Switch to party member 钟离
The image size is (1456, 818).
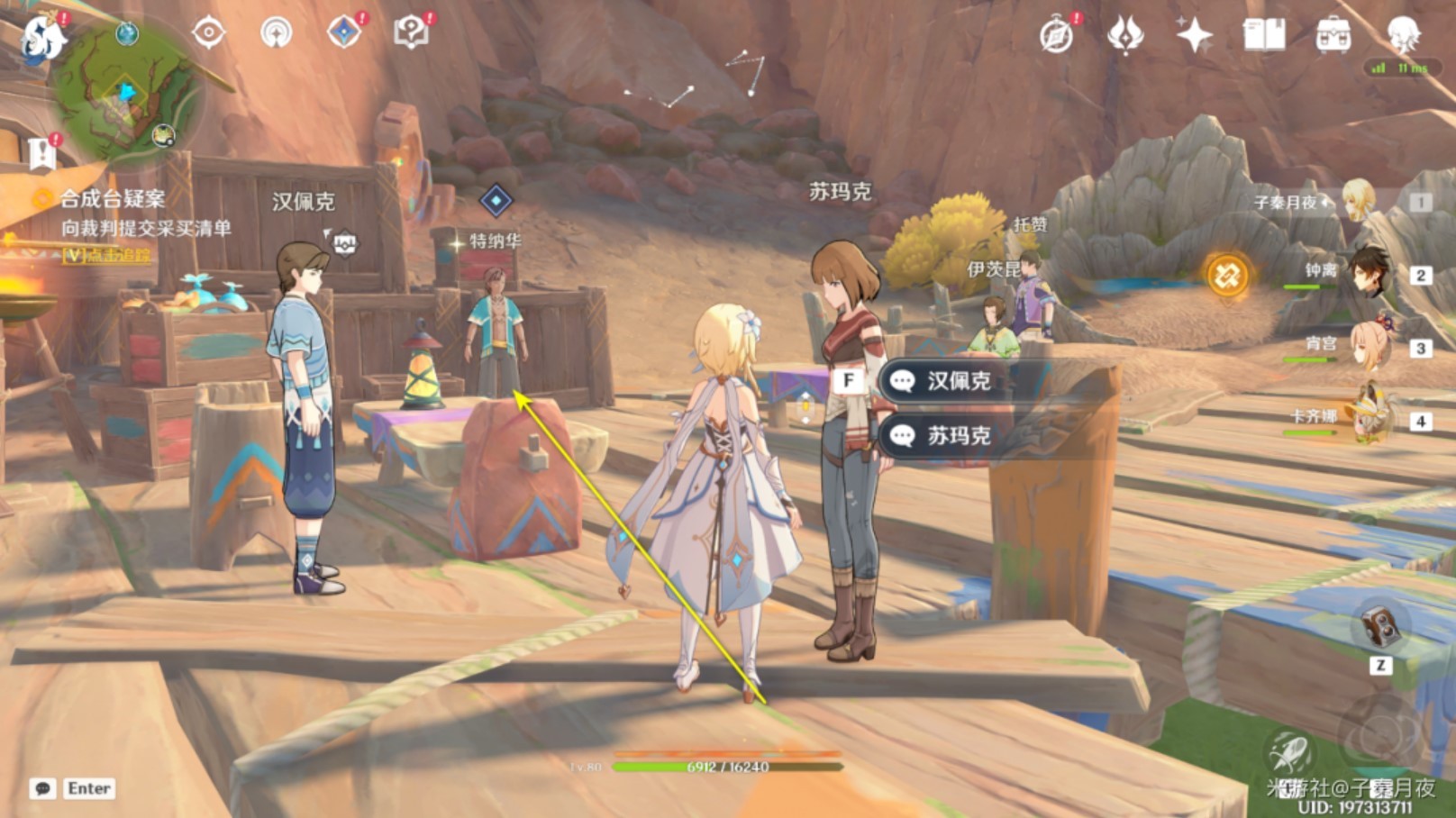pos(1368,273)
